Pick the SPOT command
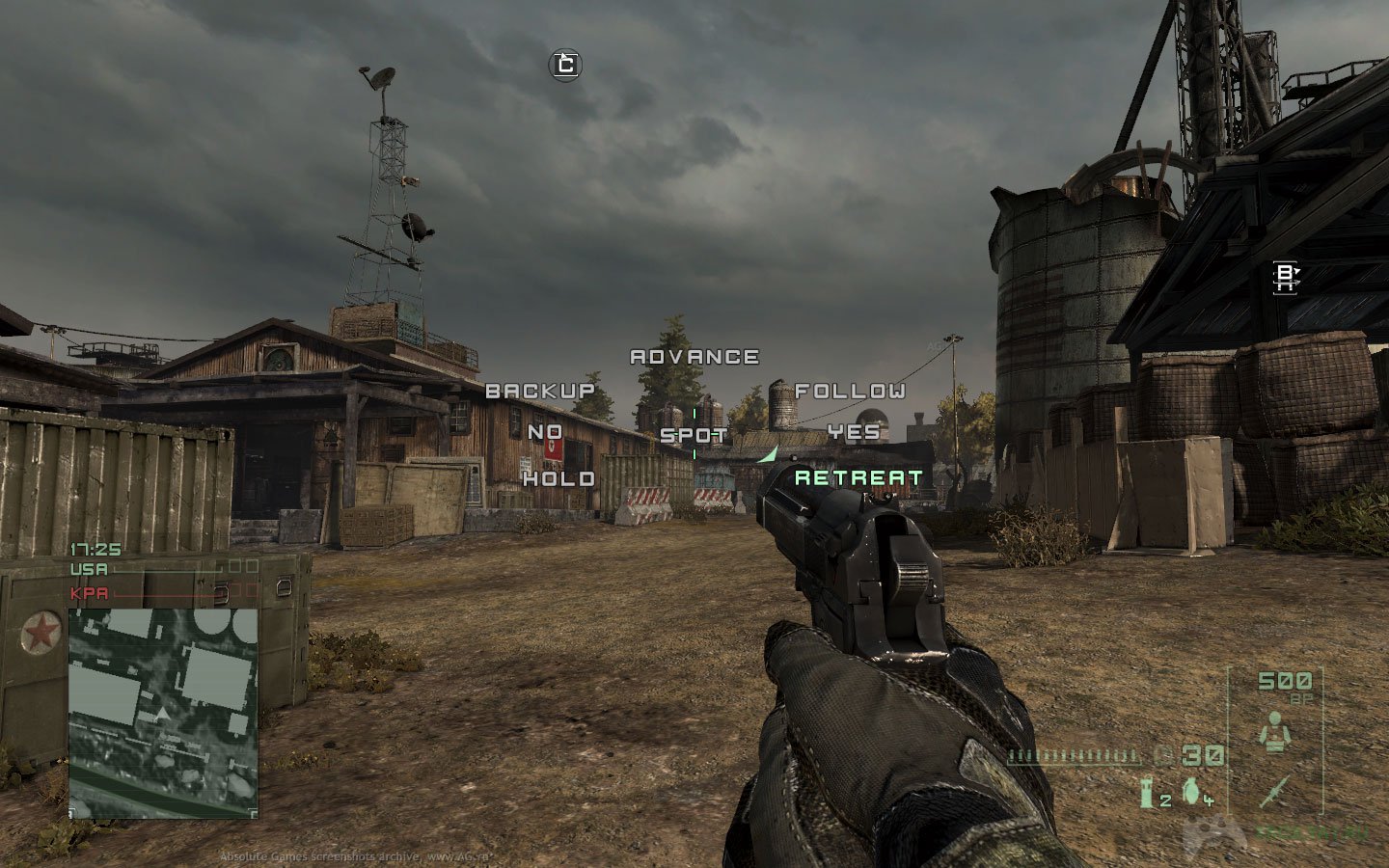The height and width of the screenshot is (868, 1389). [x=694, y=435]
